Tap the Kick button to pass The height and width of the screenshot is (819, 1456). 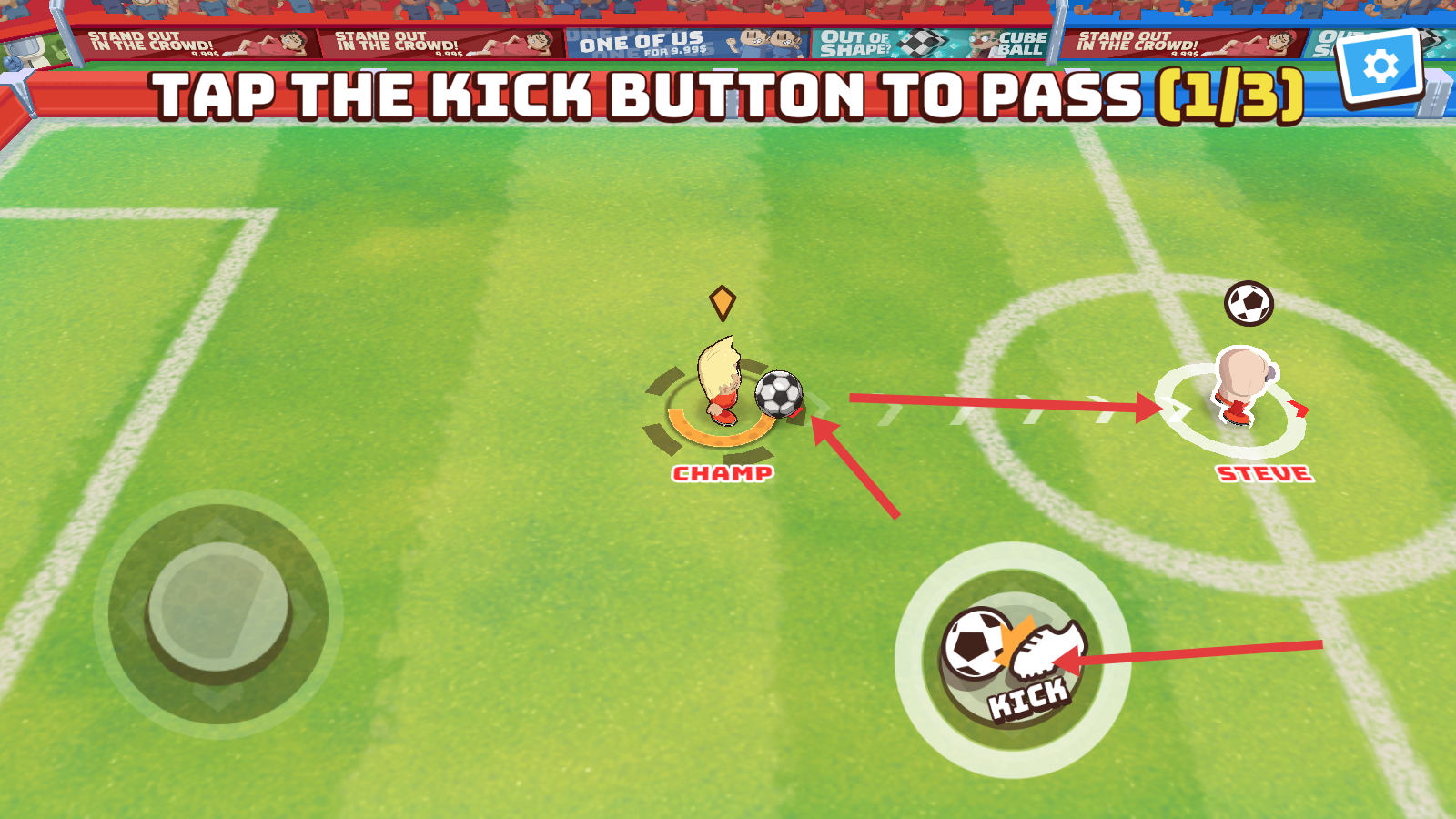pyautogui.click(x=1012, y=660)
